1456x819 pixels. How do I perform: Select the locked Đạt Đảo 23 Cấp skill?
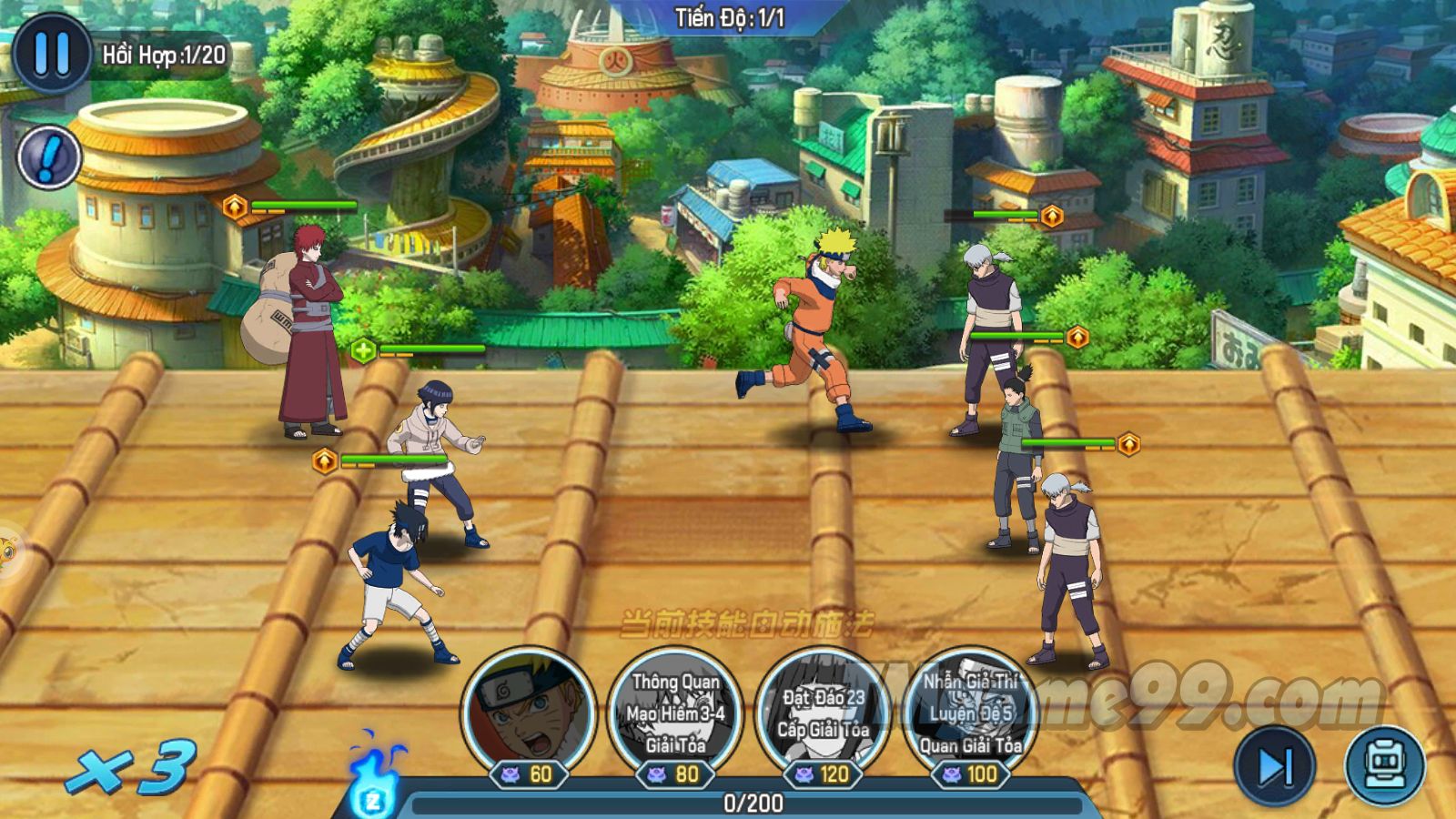pos(824,710)
